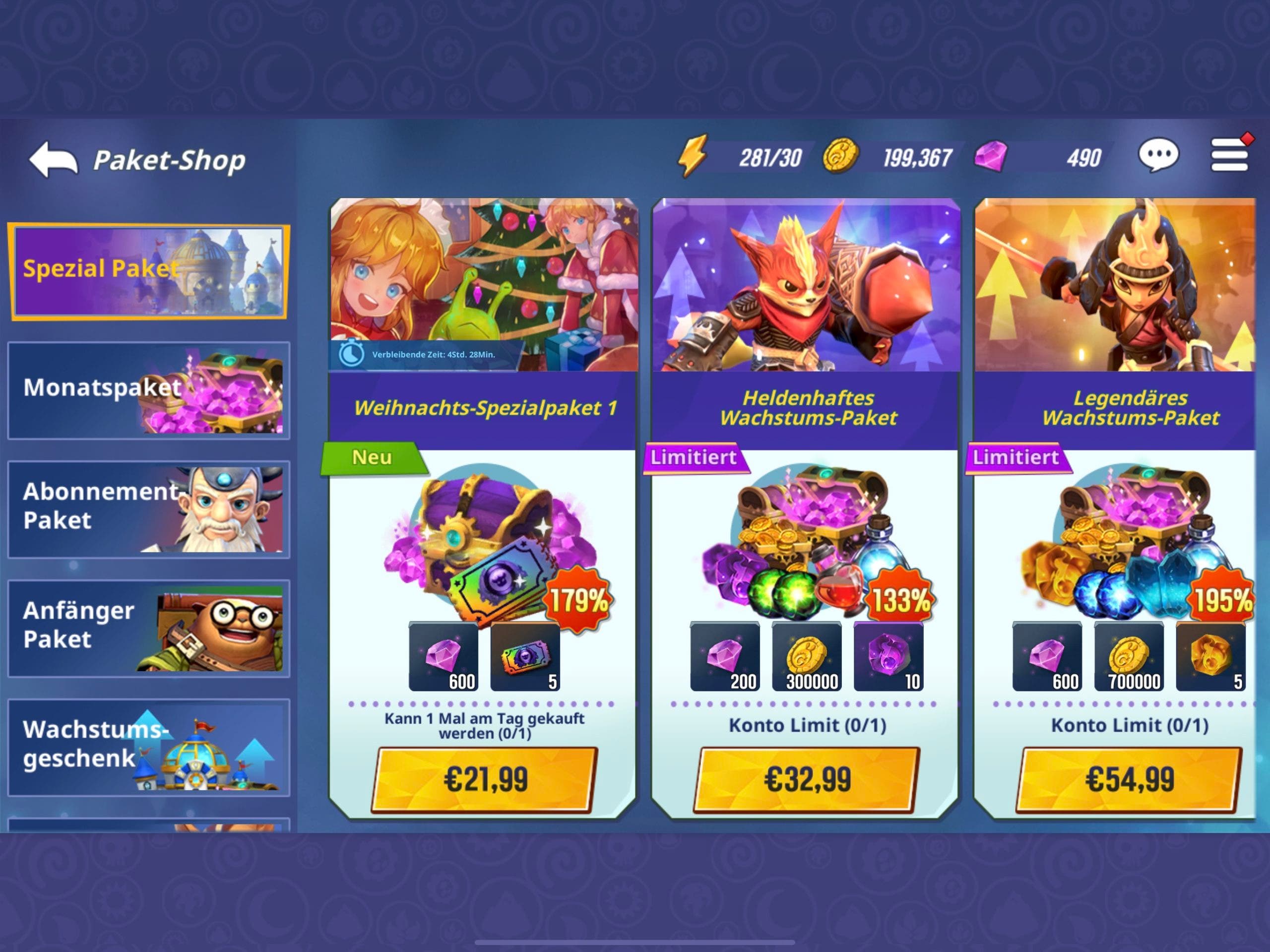Open the hamburger menu

click(1229, 156)
